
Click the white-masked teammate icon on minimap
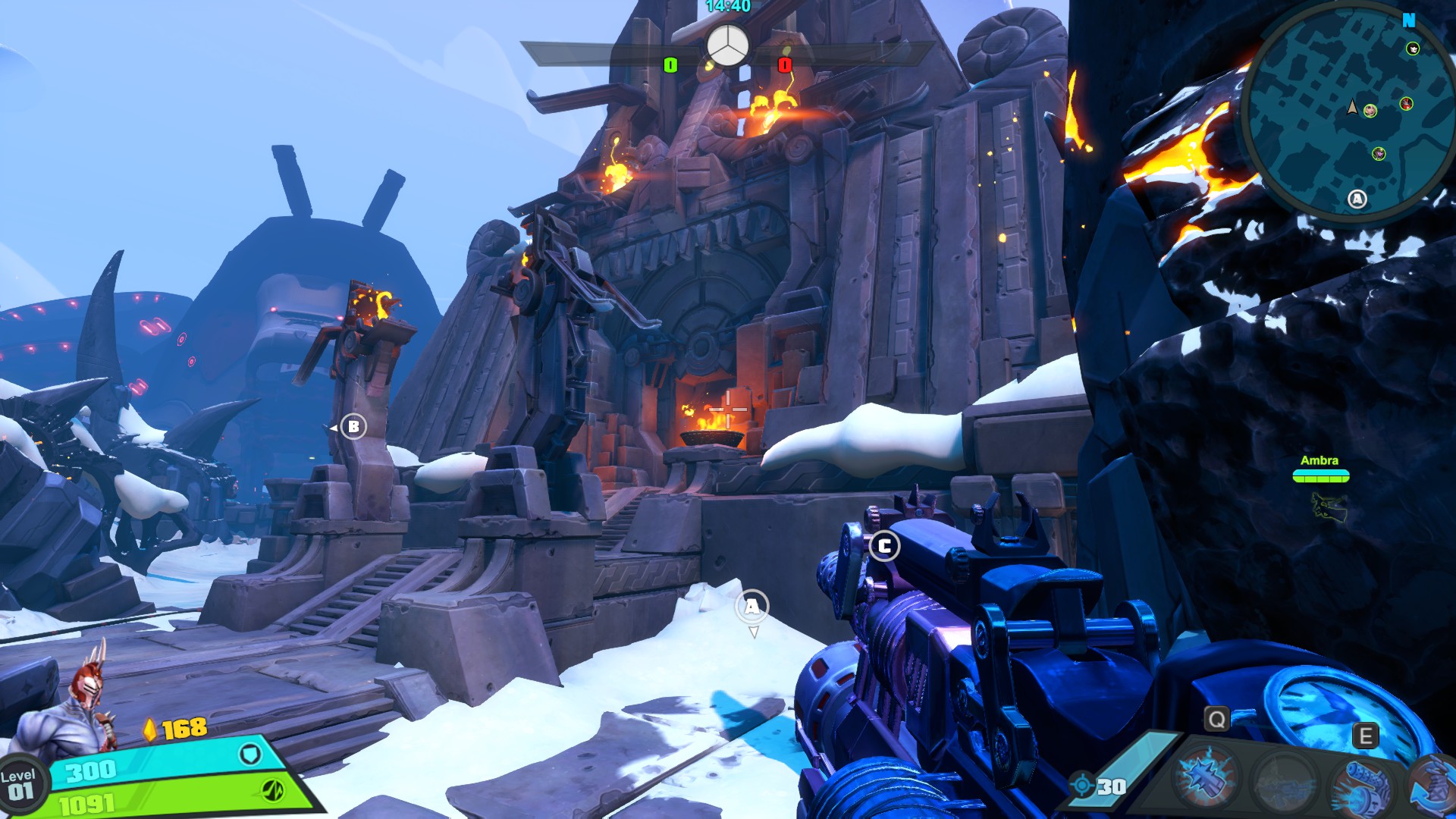[x=1413, y=49]
